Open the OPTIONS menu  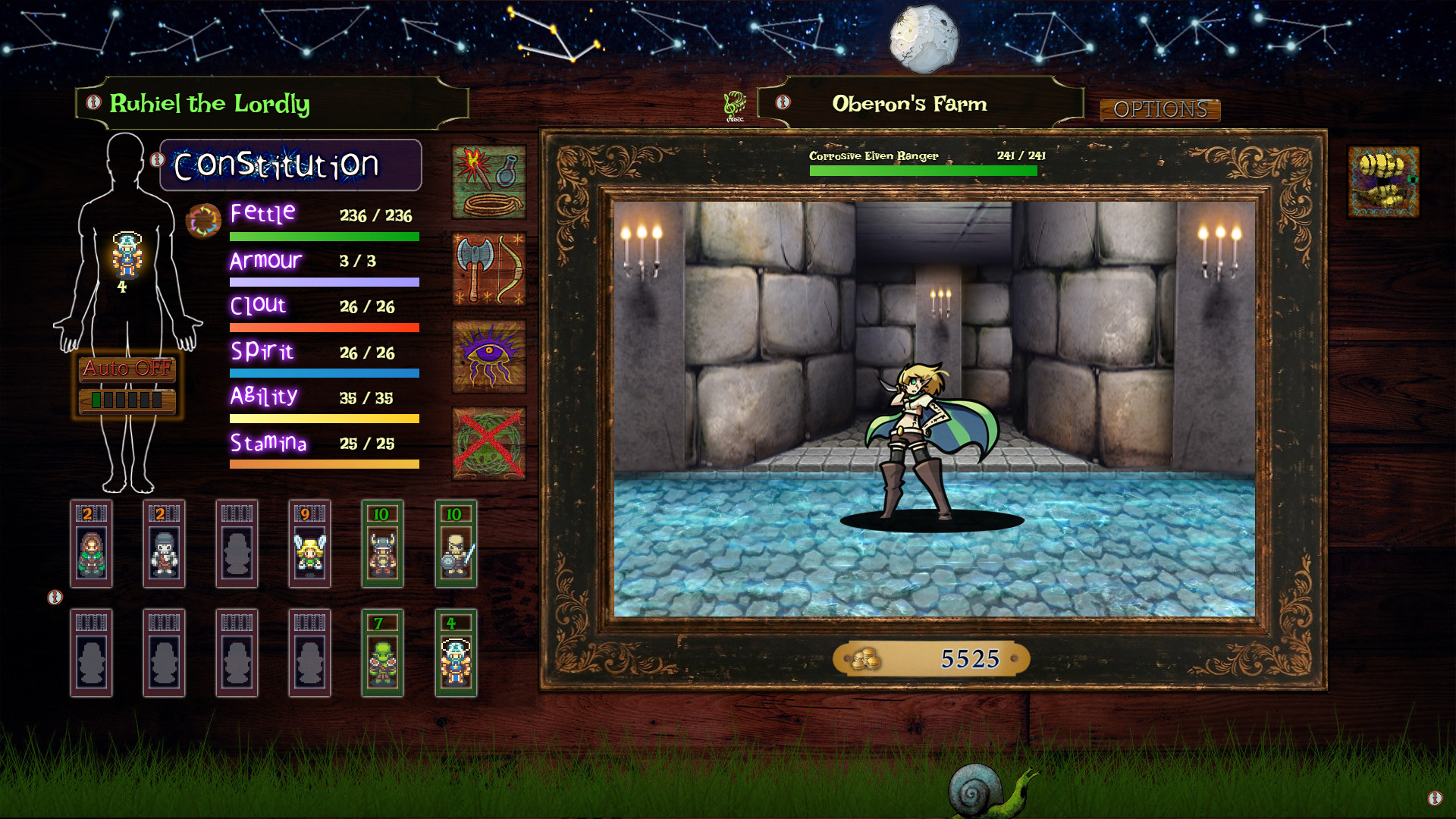1162,110
